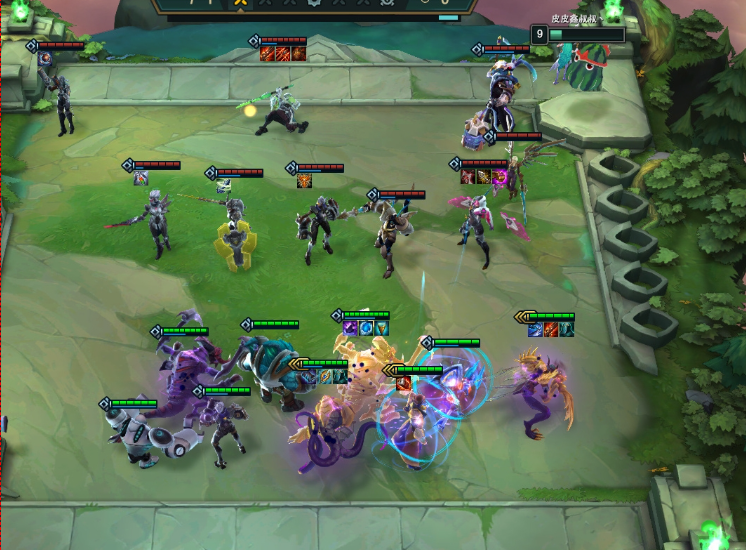Select the highlighted yellow crossed-swords round icon
The image size is (746, 550).
pyautogui.click(x=240, y=4)
